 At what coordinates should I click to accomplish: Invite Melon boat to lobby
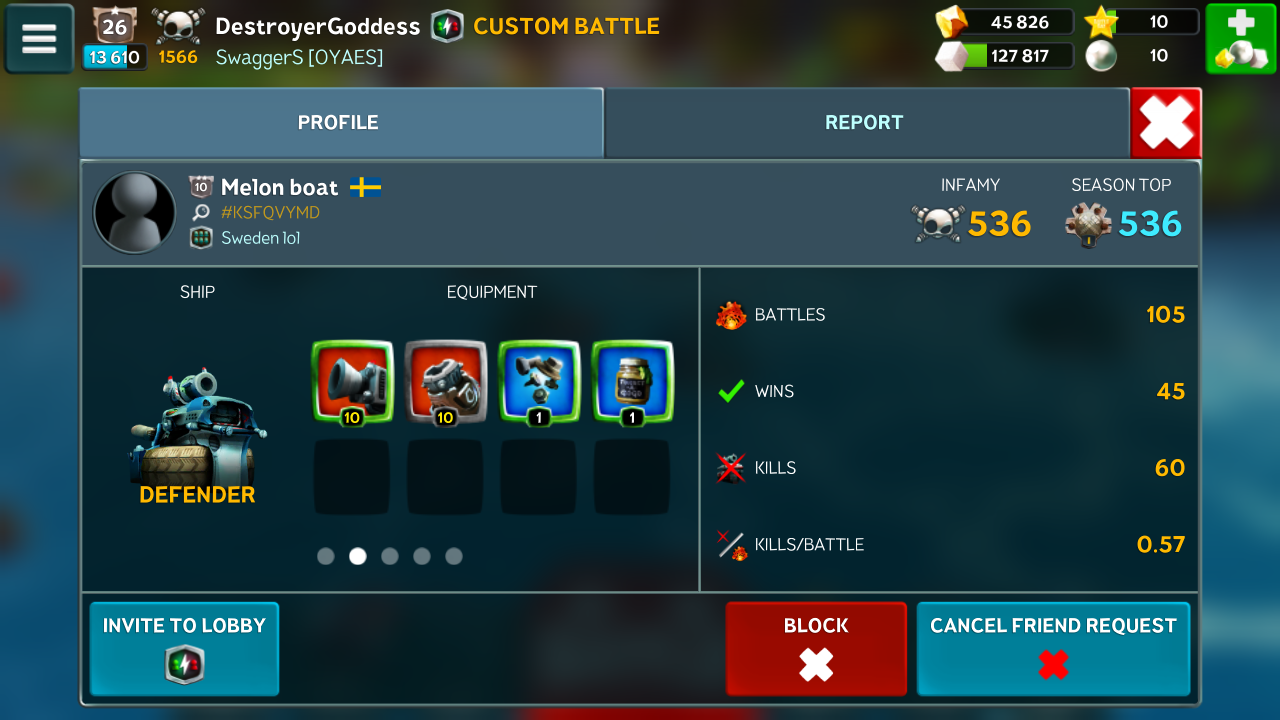(184, 648)
